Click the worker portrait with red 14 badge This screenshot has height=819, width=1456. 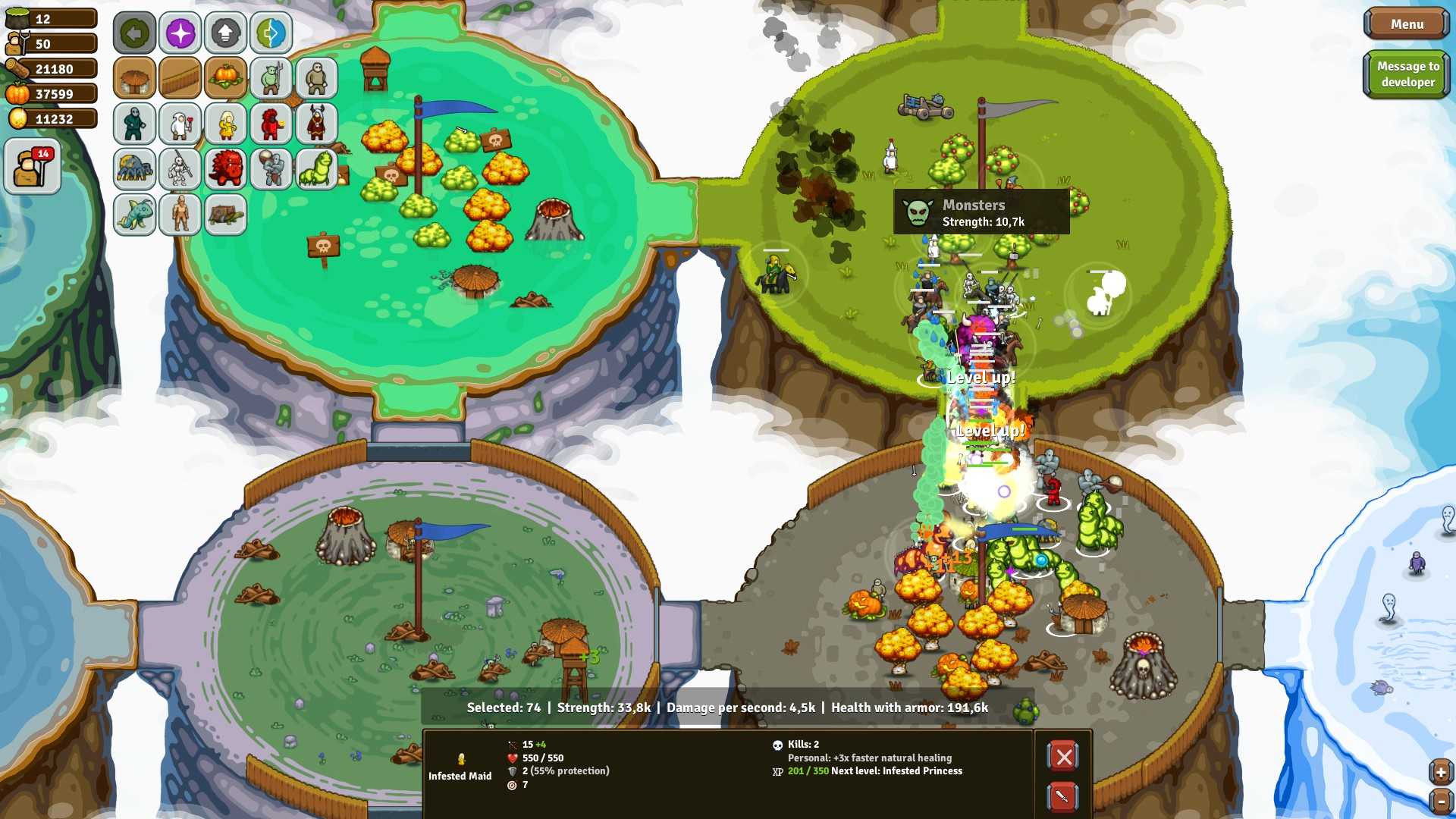32,165
